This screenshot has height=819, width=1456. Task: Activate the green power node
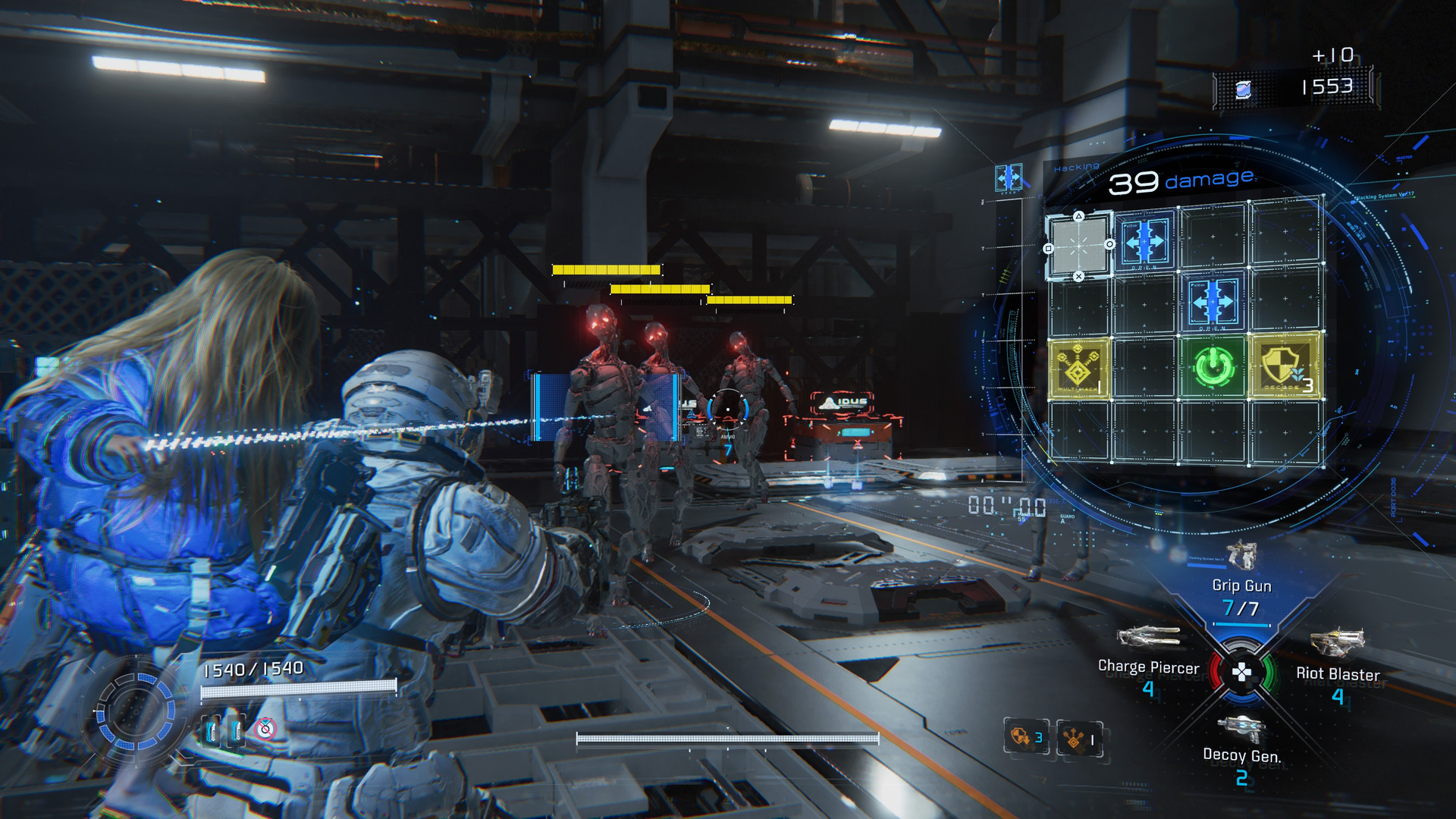coord(1213,367)
